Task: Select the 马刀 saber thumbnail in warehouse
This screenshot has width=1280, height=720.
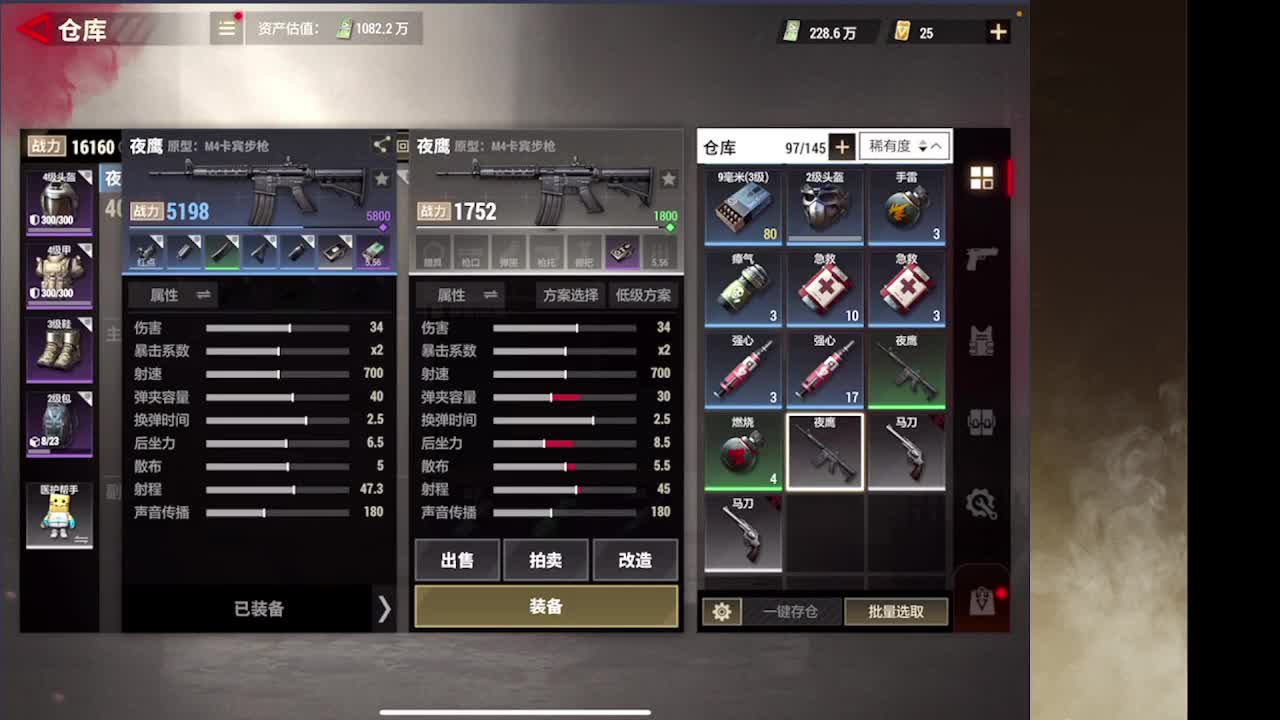Action: coord(907,450)
